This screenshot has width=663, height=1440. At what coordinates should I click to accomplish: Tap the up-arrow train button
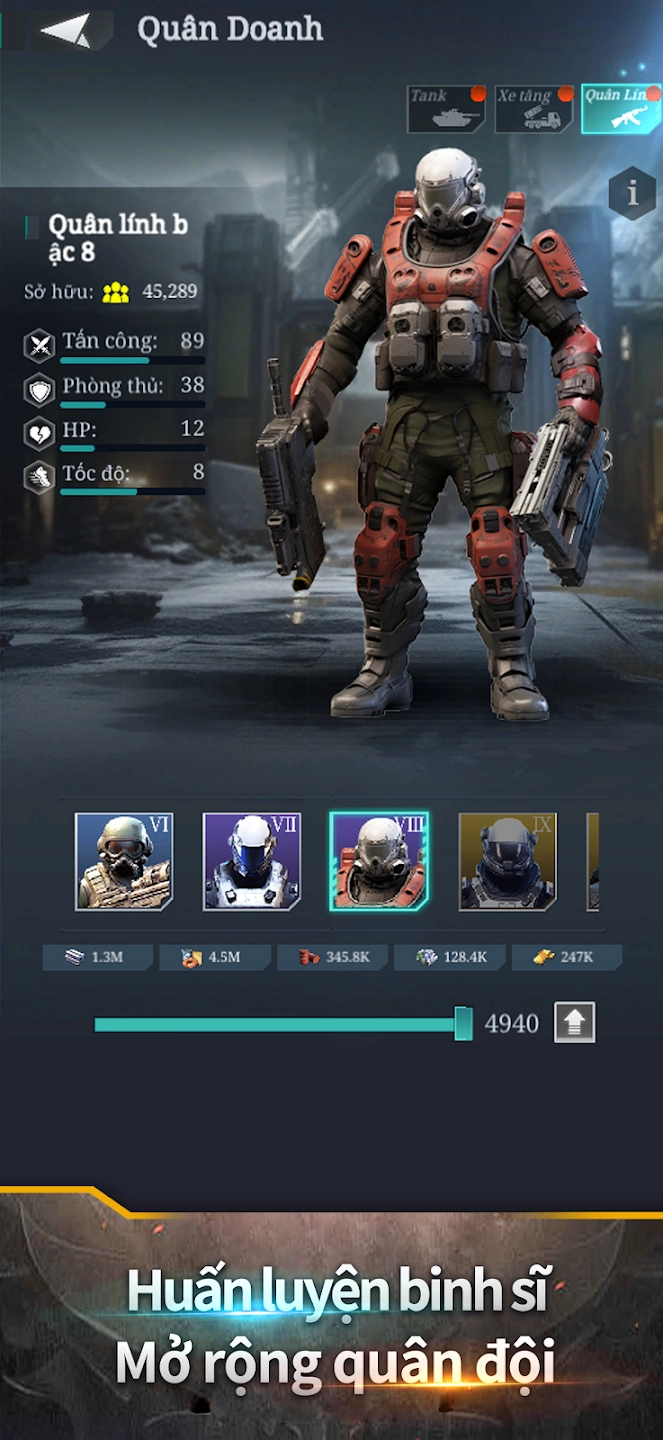click(575, 1023)
